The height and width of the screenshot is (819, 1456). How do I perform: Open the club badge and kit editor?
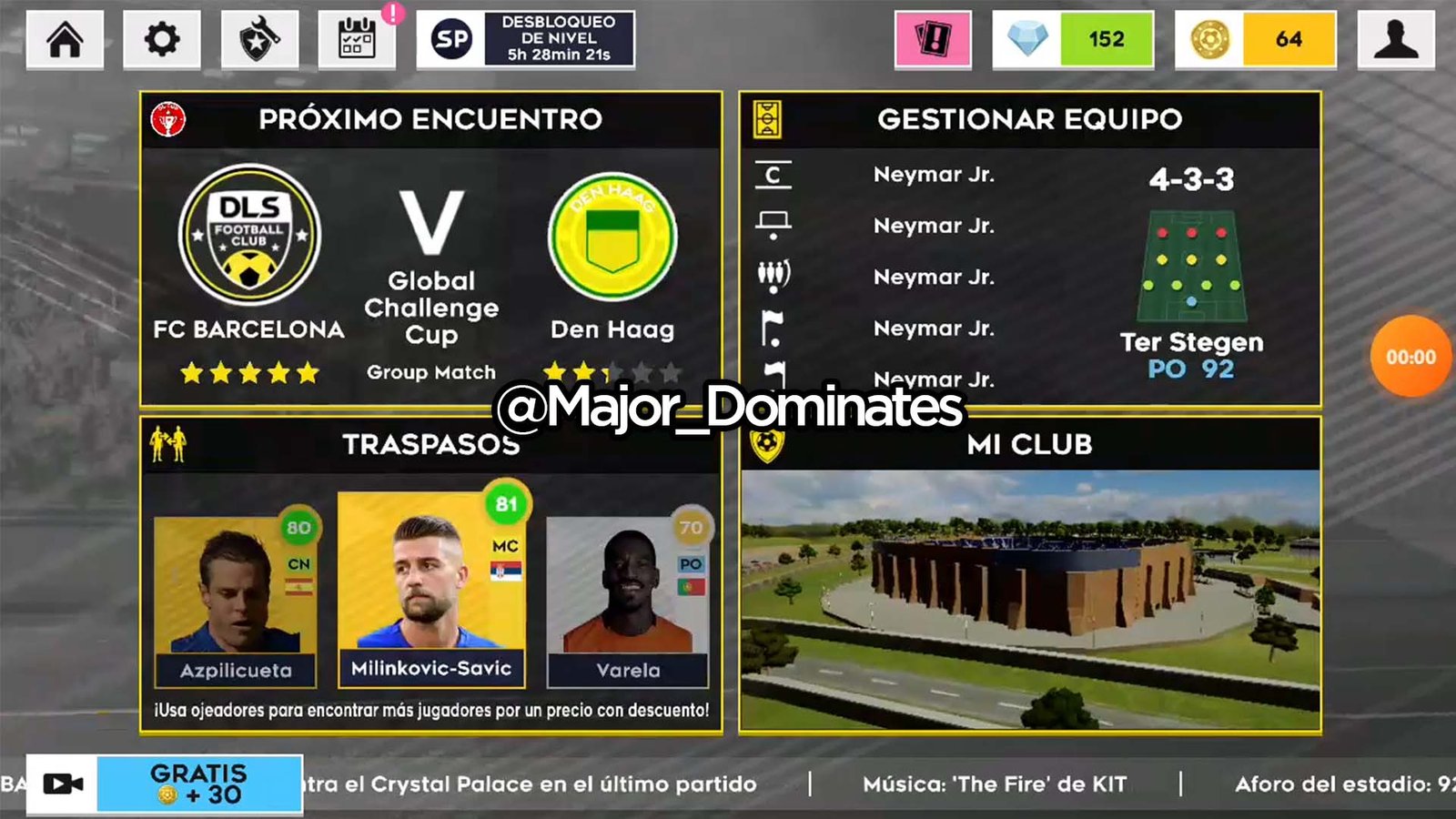[260, 39]
